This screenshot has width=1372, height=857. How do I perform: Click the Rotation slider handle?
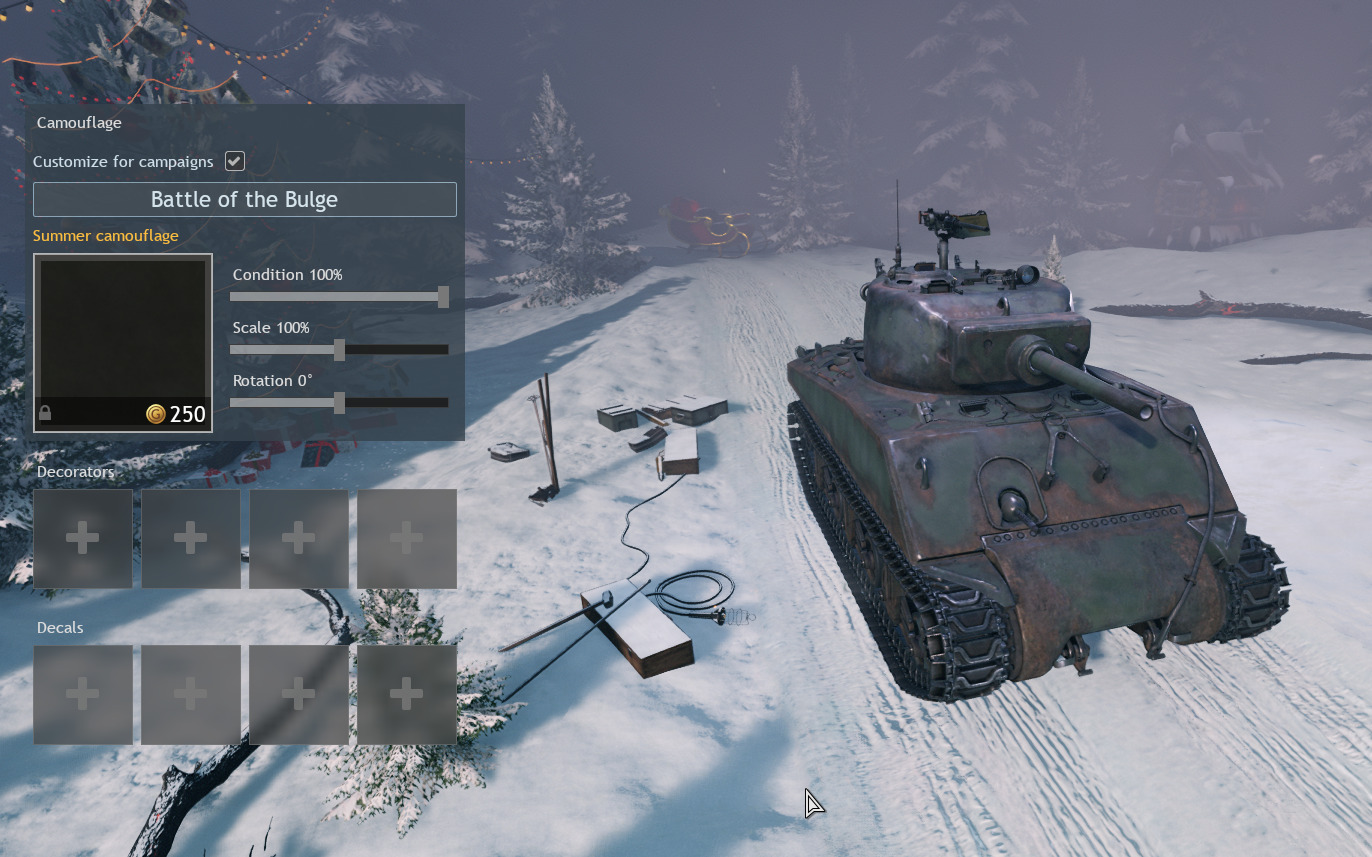pyautogui.click(x=339, y=402)
